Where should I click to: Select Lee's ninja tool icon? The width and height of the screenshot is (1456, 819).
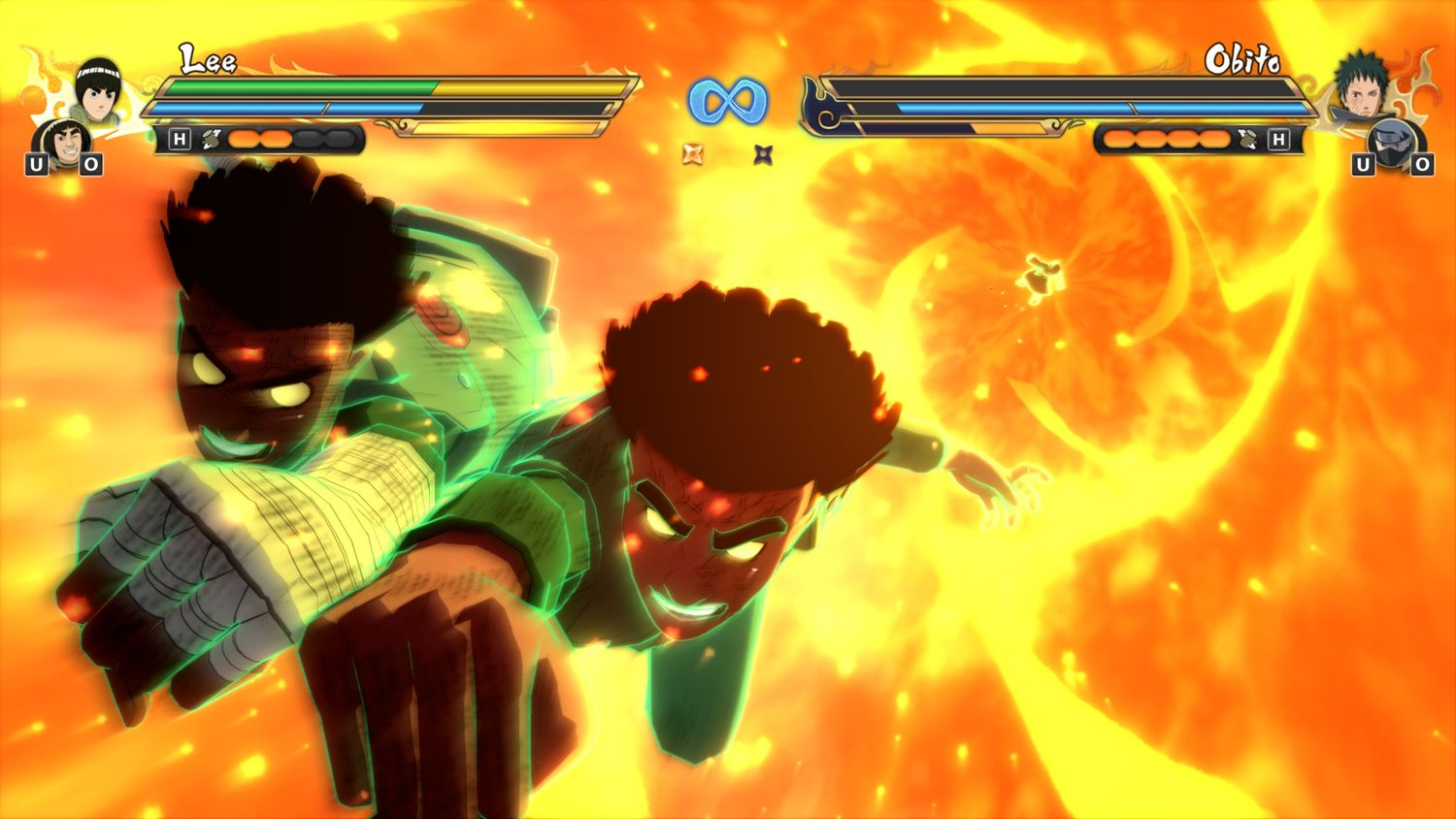tap(211, 140)
